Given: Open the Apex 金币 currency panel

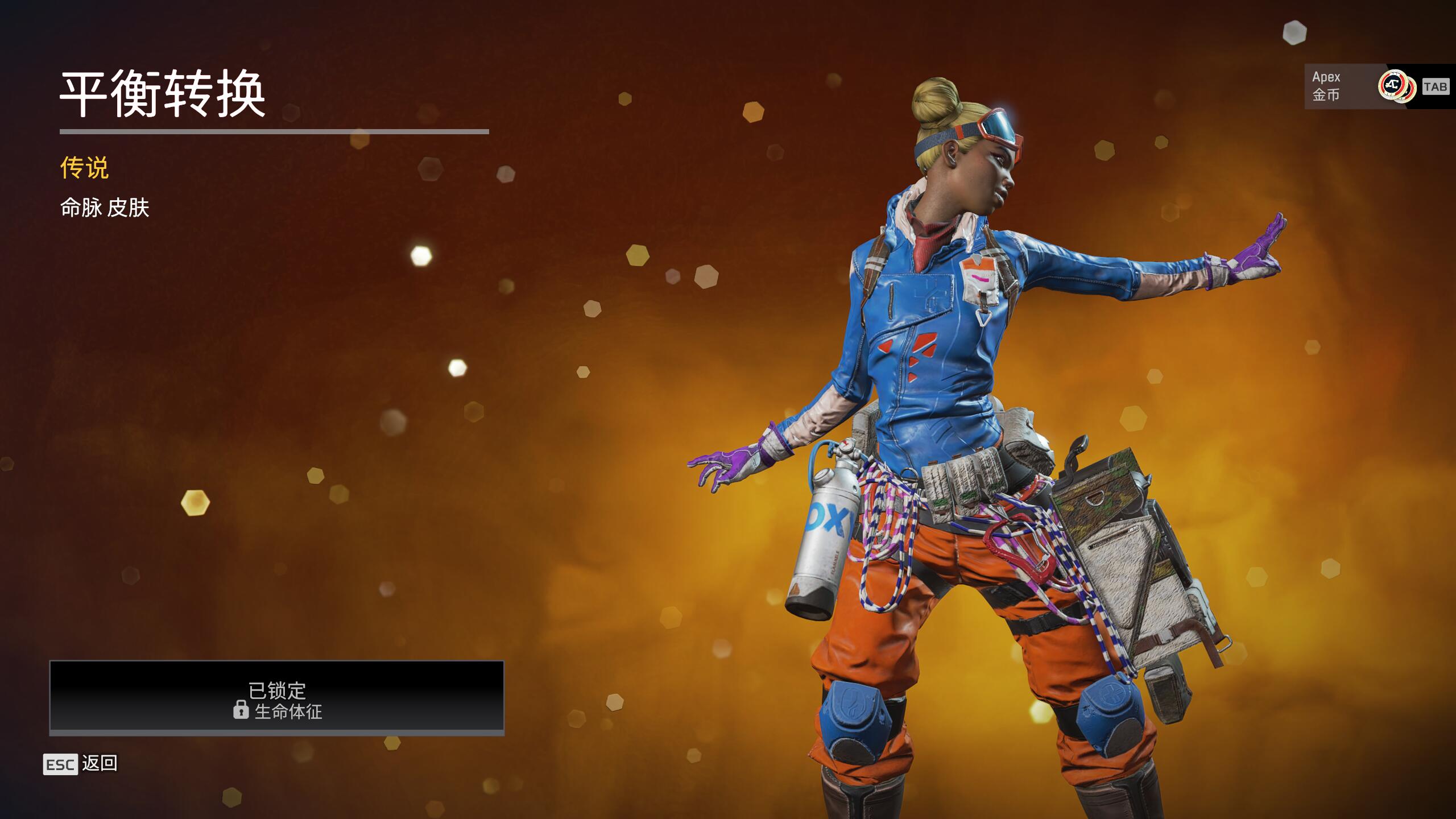Looking at the screenshot, I should point(1365,86).
